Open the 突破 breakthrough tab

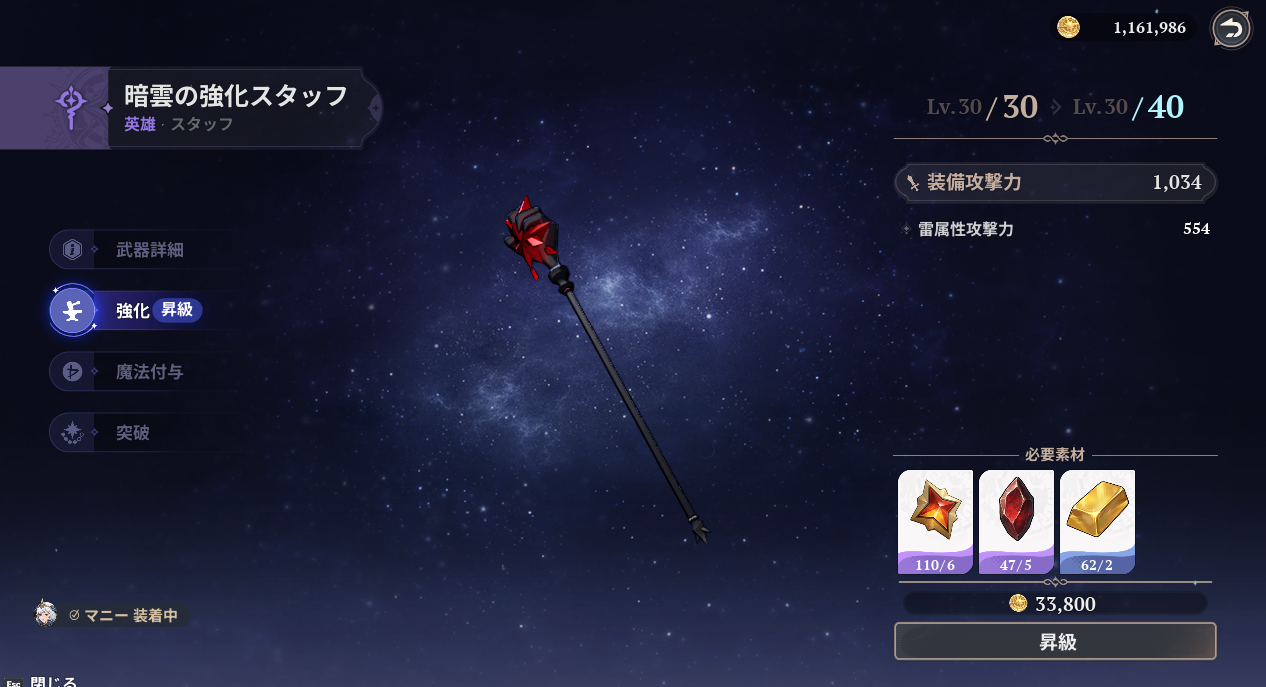[132, 433]
